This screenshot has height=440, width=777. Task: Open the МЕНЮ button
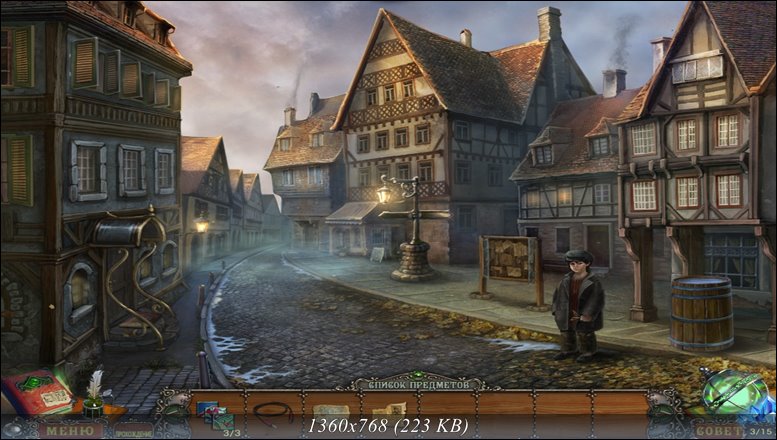point(68,431)
